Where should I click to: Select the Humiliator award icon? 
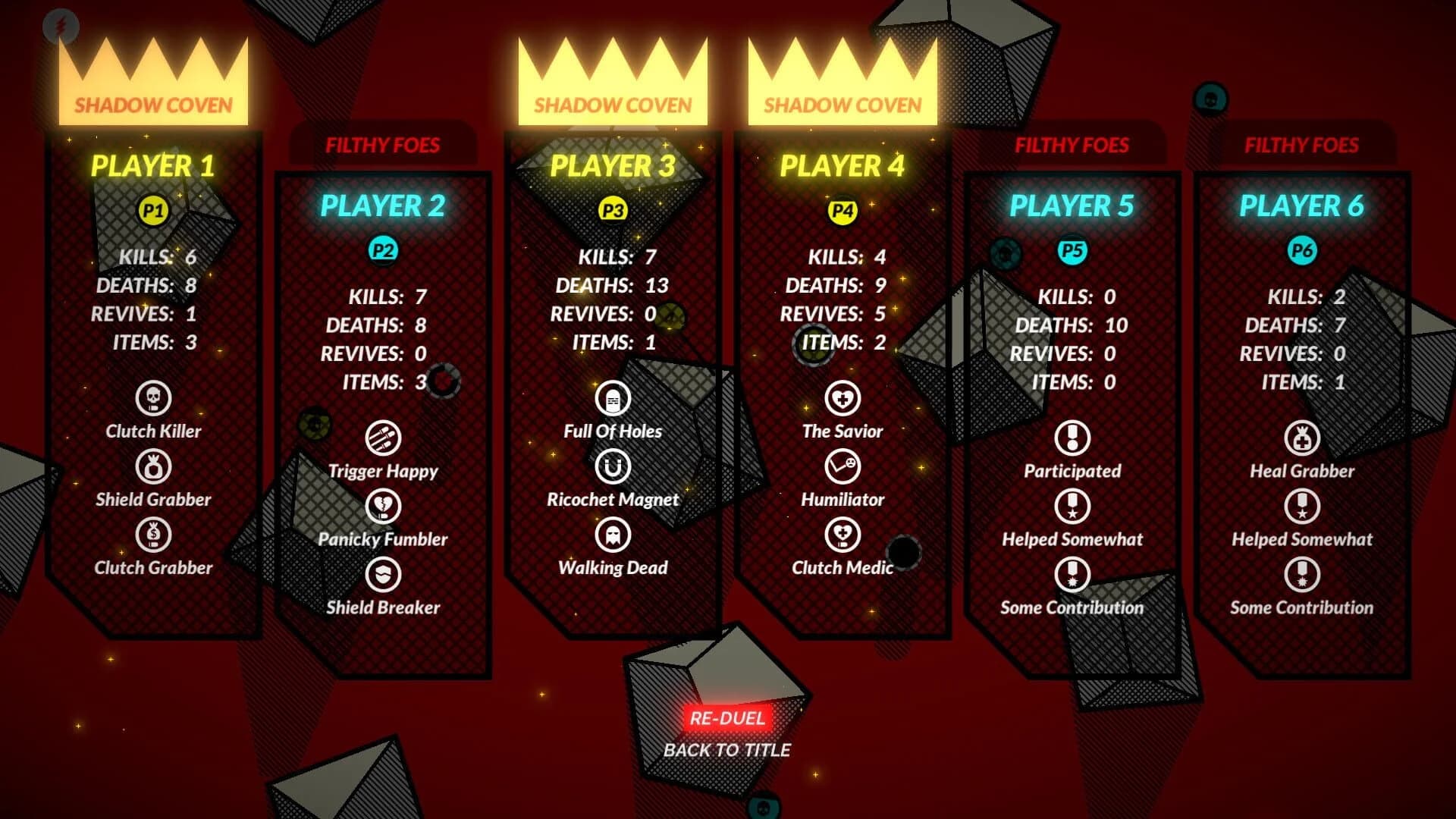point(844,466)
